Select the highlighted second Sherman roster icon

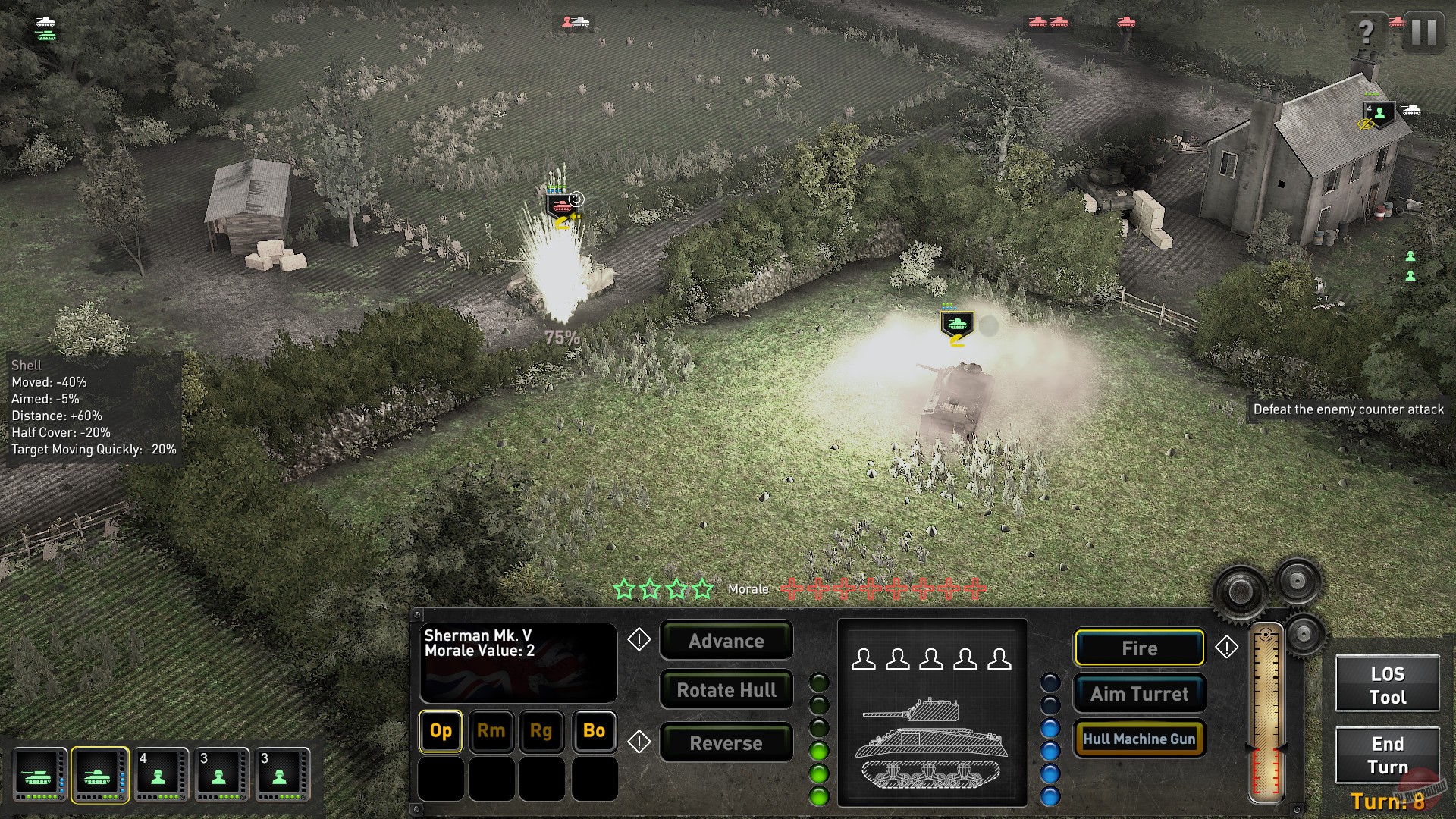pyautogui.click(x=100, y=774)
